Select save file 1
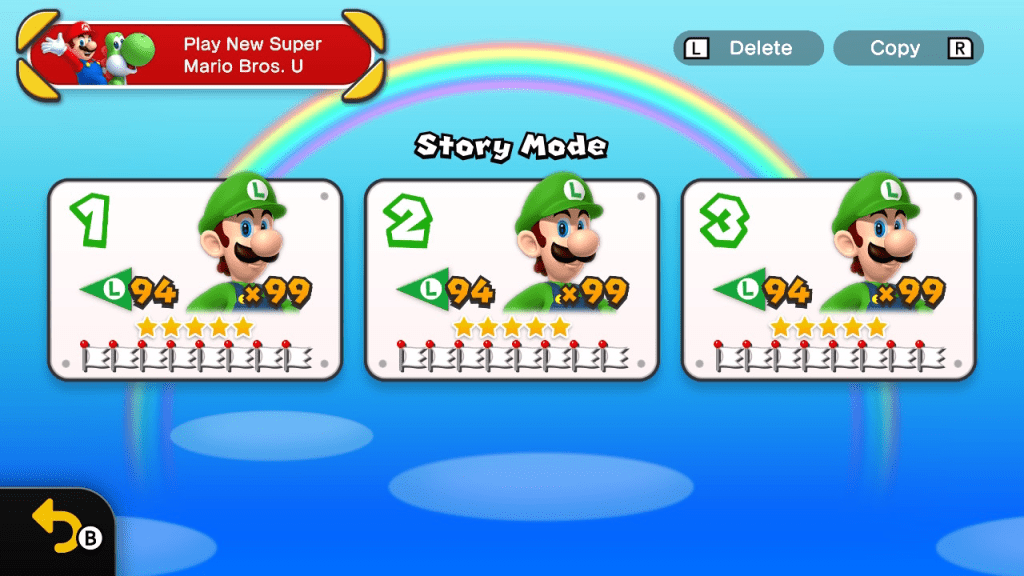Viewport: 1024px width, 576px height. (195, 280)
